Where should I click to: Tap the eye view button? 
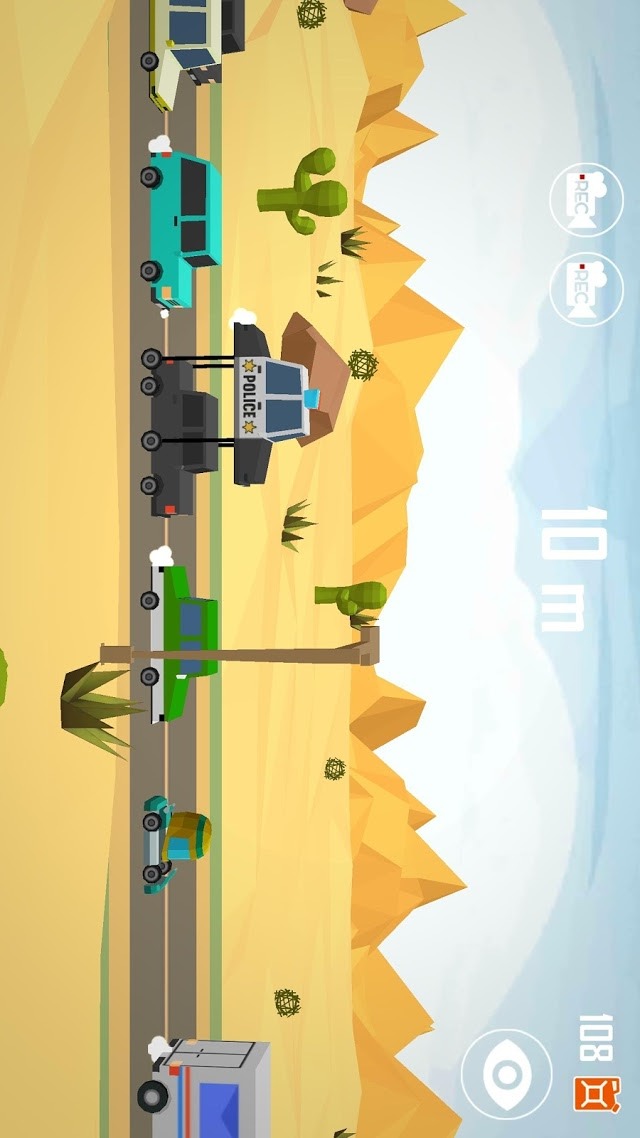(x=506, y=1075)
